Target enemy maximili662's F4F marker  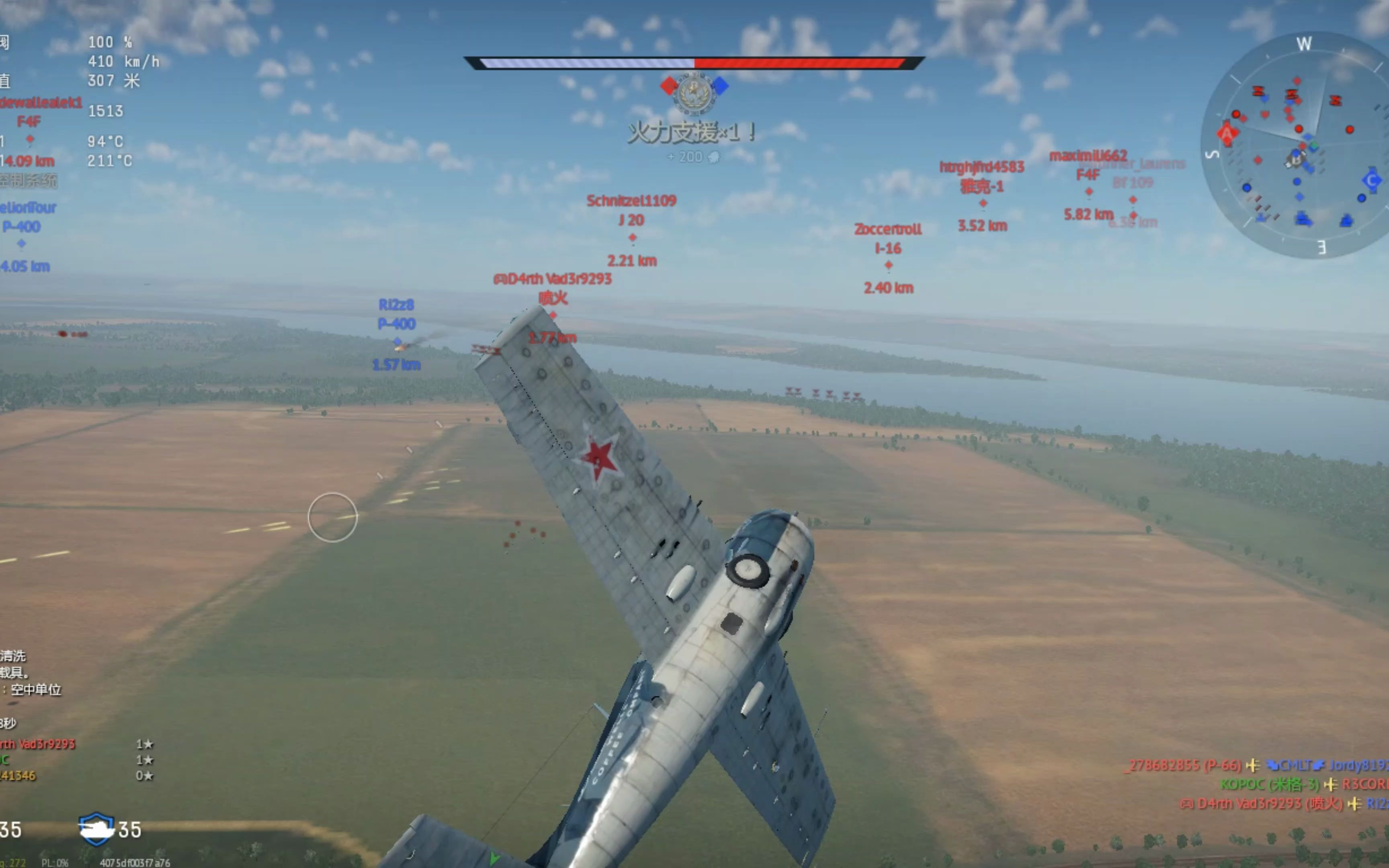1088,191
